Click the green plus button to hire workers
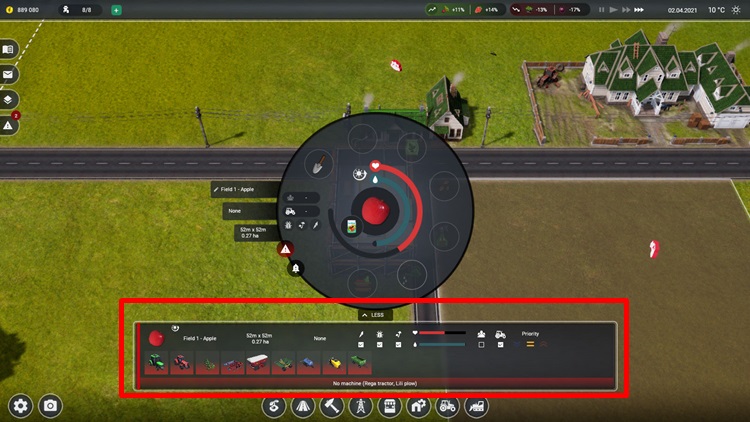 click(x=116, y=10)
